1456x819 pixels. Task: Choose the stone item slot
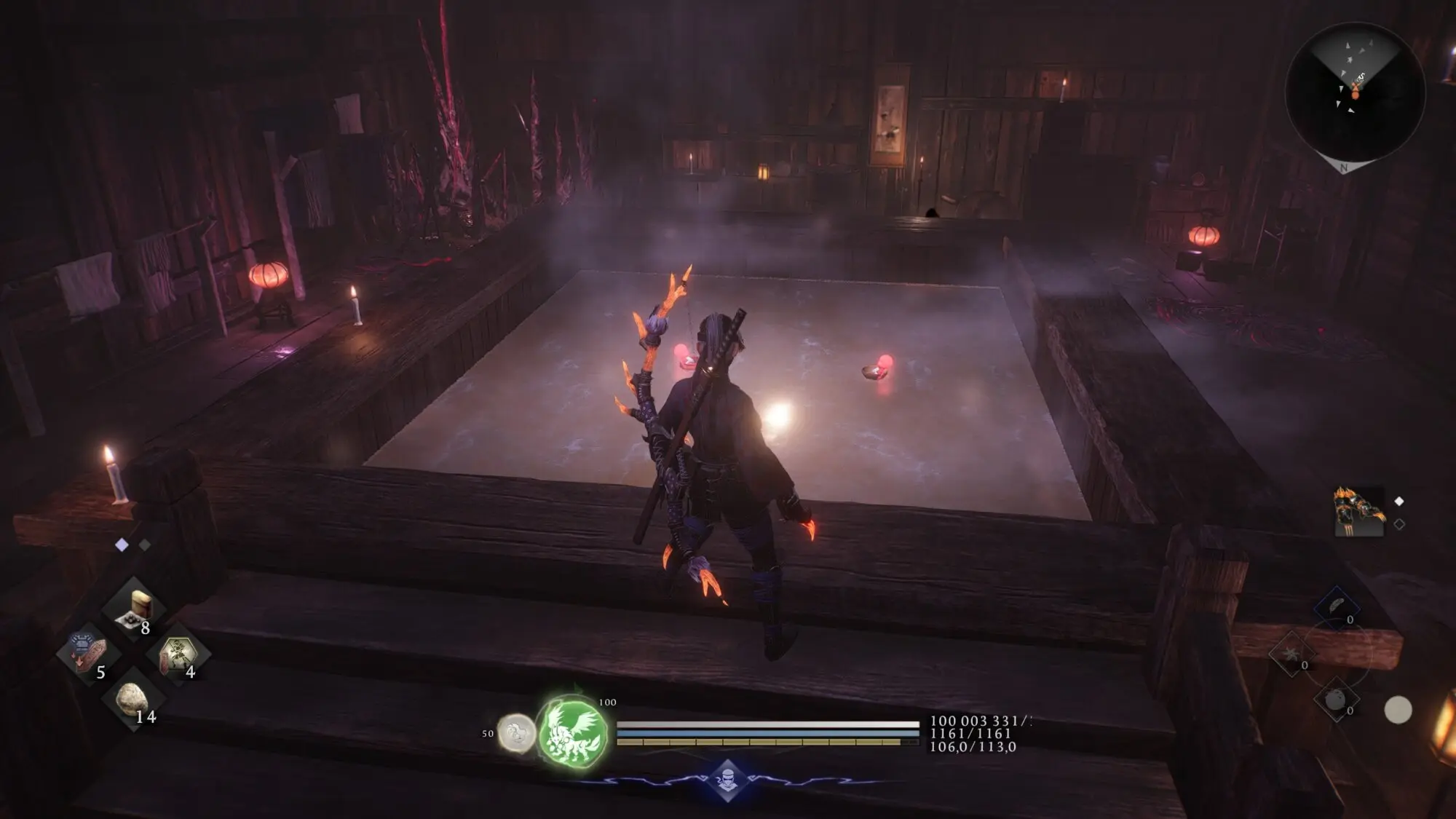coord(133,699)
